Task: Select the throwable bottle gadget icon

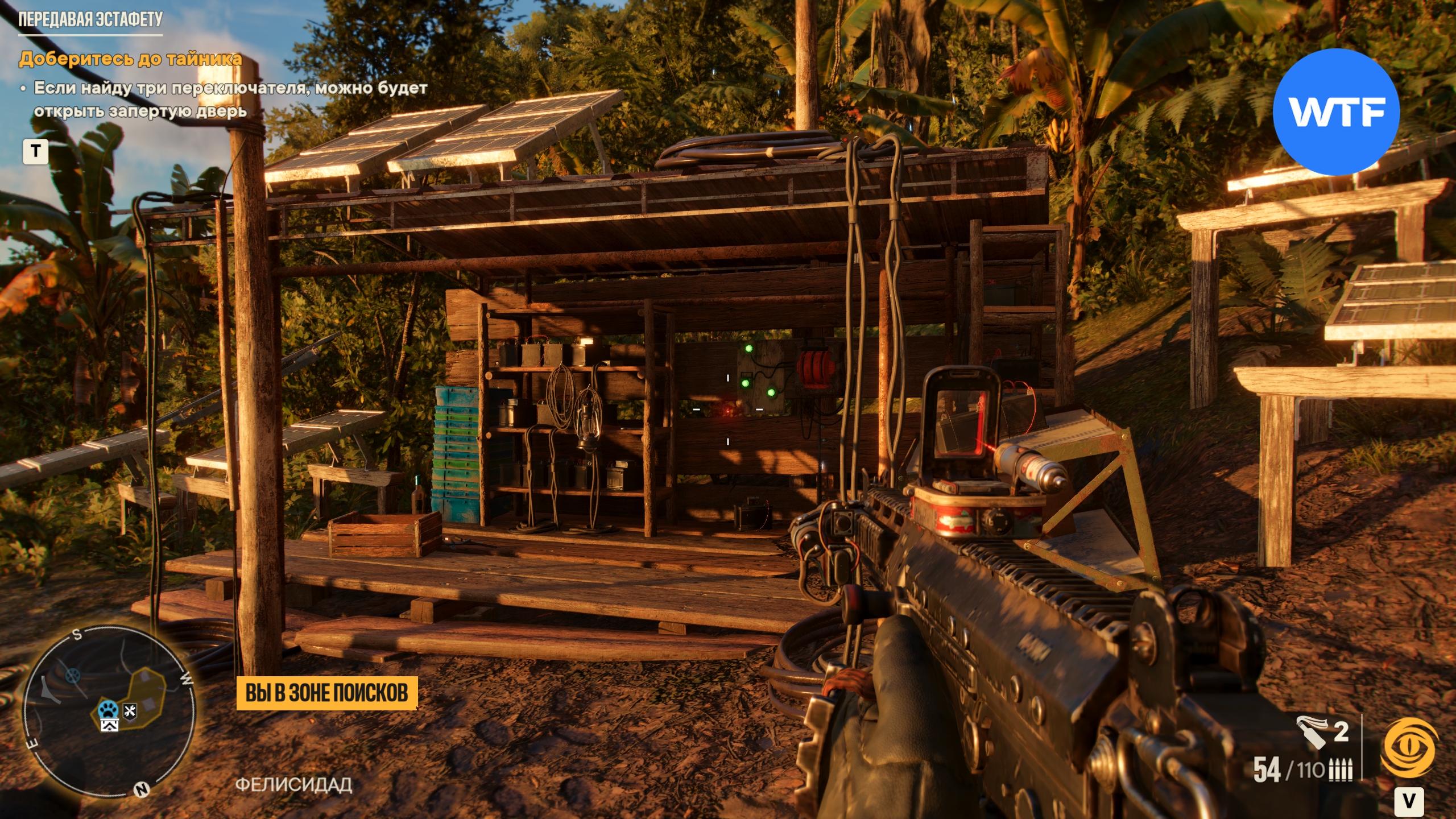Action: [1312, 733]
